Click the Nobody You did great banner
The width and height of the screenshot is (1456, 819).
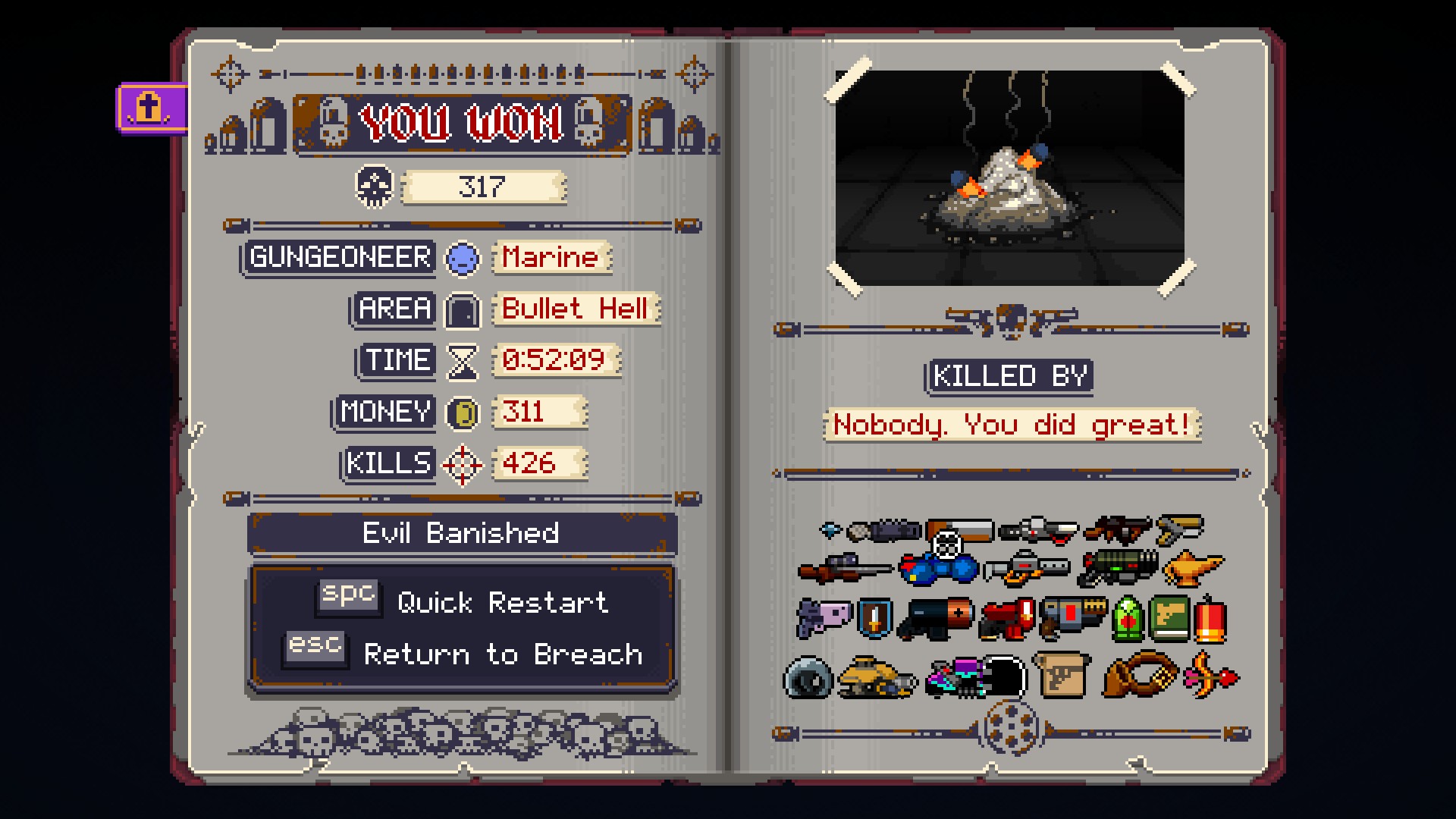(1011, 425)
